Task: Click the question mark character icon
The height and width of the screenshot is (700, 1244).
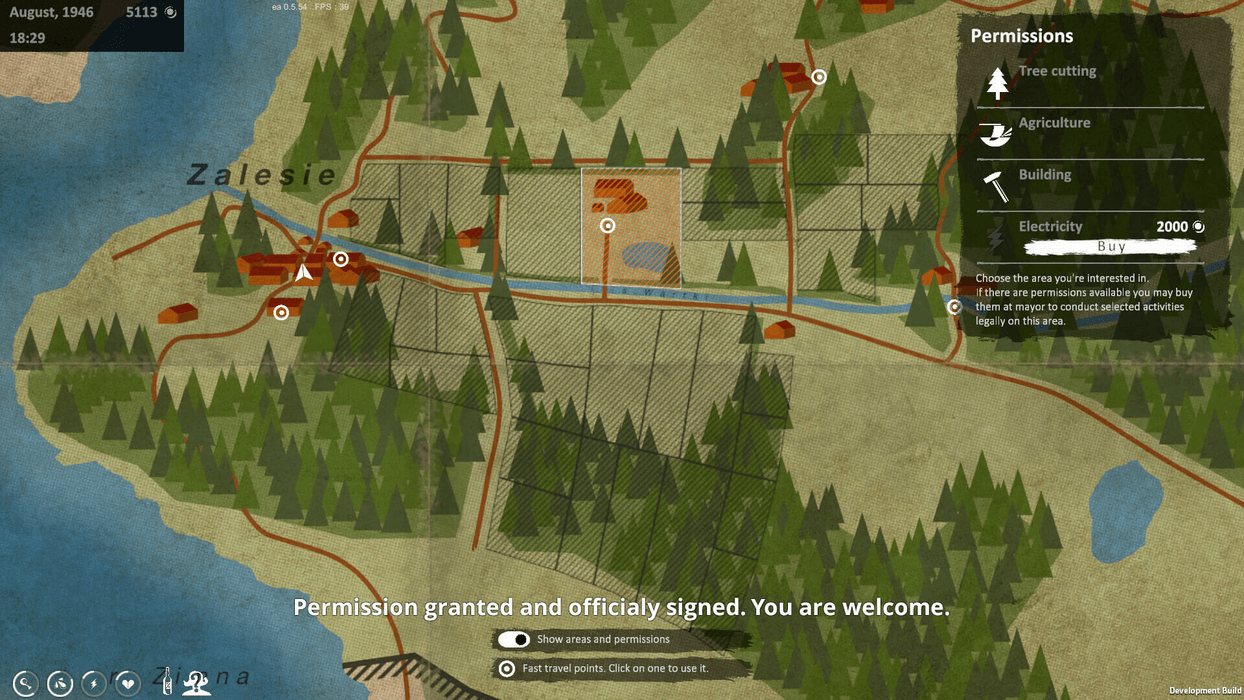Action: tap(196, 683)
